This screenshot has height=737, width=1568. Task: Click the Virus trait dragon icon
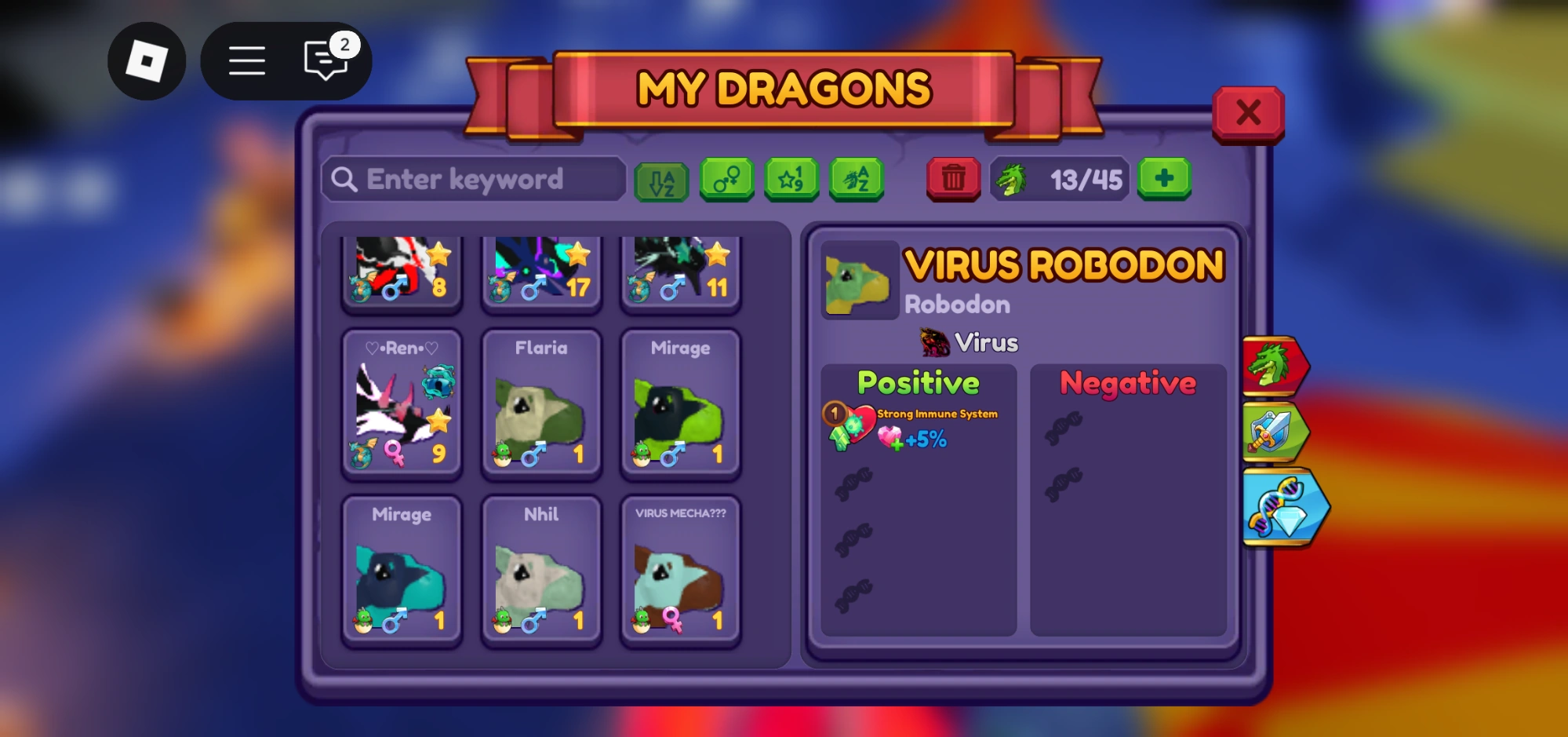click(x=932, y=341)
